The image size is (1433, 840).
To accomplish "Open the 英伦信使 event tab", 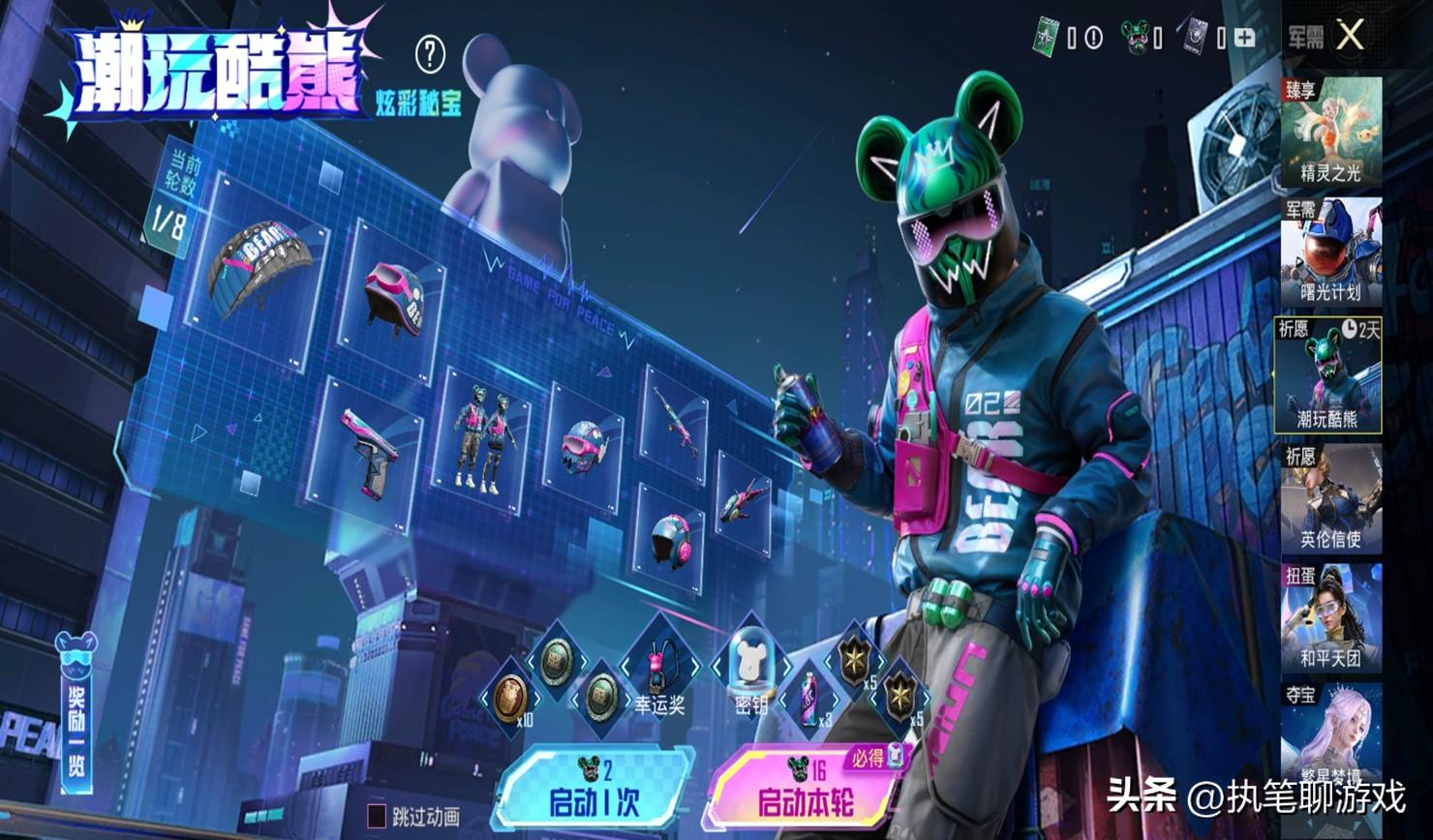I will tap(1331, 497).
